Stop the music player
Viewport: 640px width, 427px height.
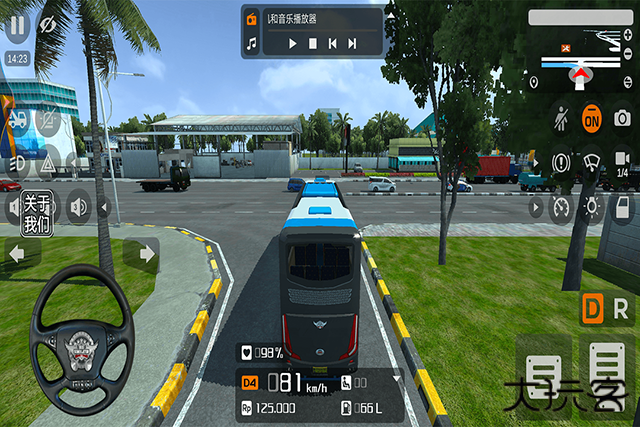click(312, 43)
